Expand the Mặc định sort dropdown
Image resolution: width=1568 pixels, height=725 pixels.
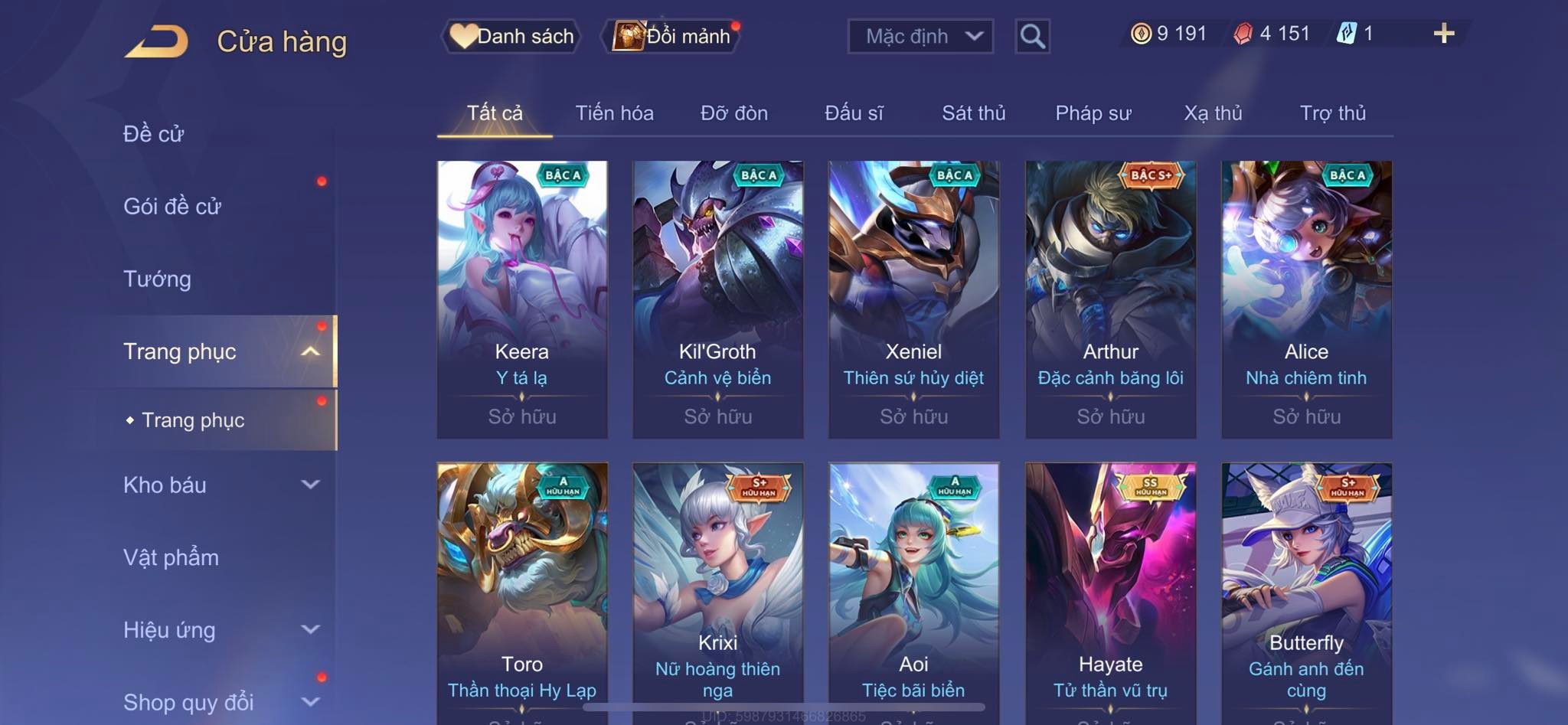click(920, 36)
